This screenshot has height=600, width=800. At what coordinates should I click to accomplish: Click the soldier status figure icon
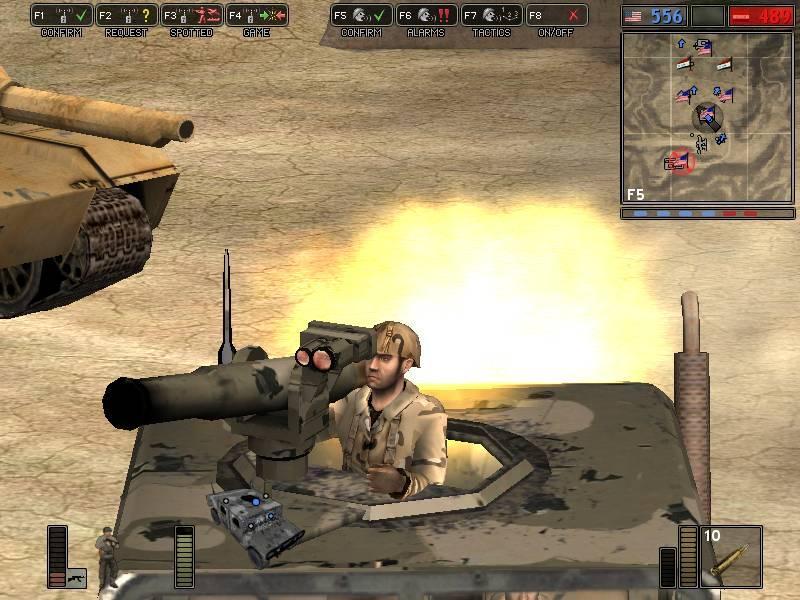pyautogui.click(x=103, y=556)
